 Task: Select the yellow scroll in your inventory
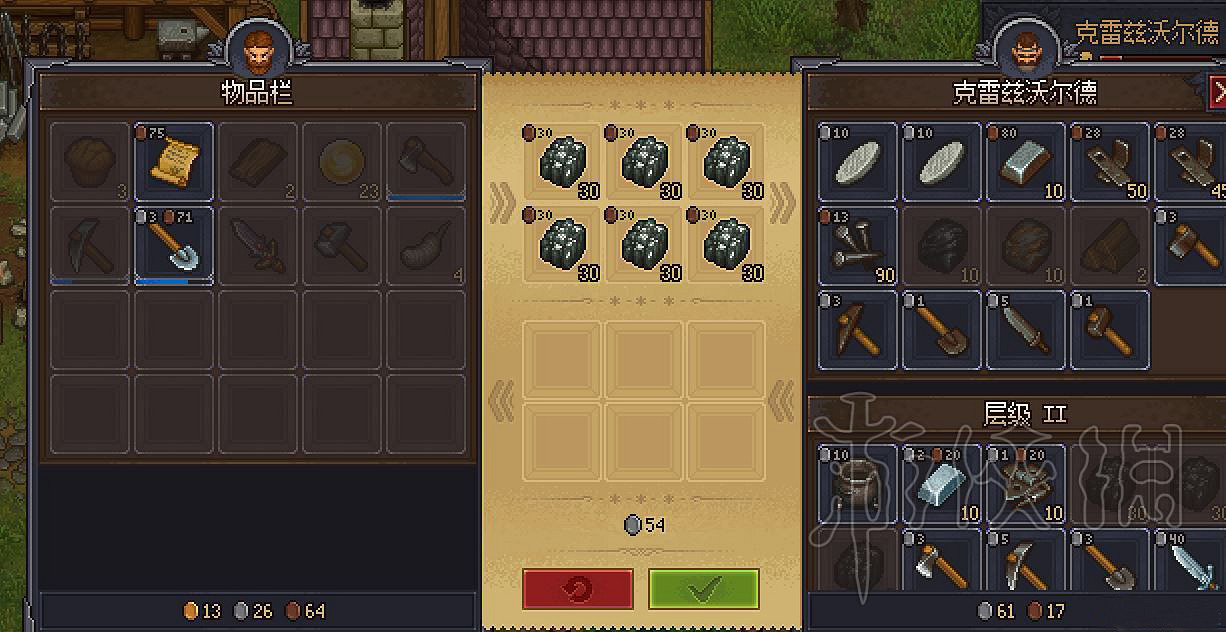[x=174, y=161]
